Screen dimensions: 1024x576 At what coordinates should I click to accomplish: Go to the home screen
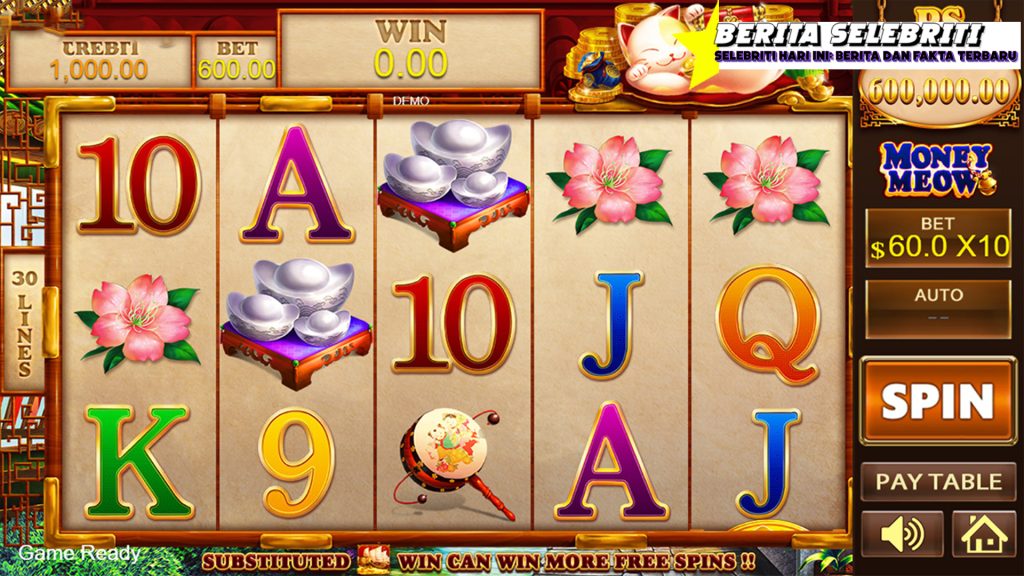coord(983,535)
